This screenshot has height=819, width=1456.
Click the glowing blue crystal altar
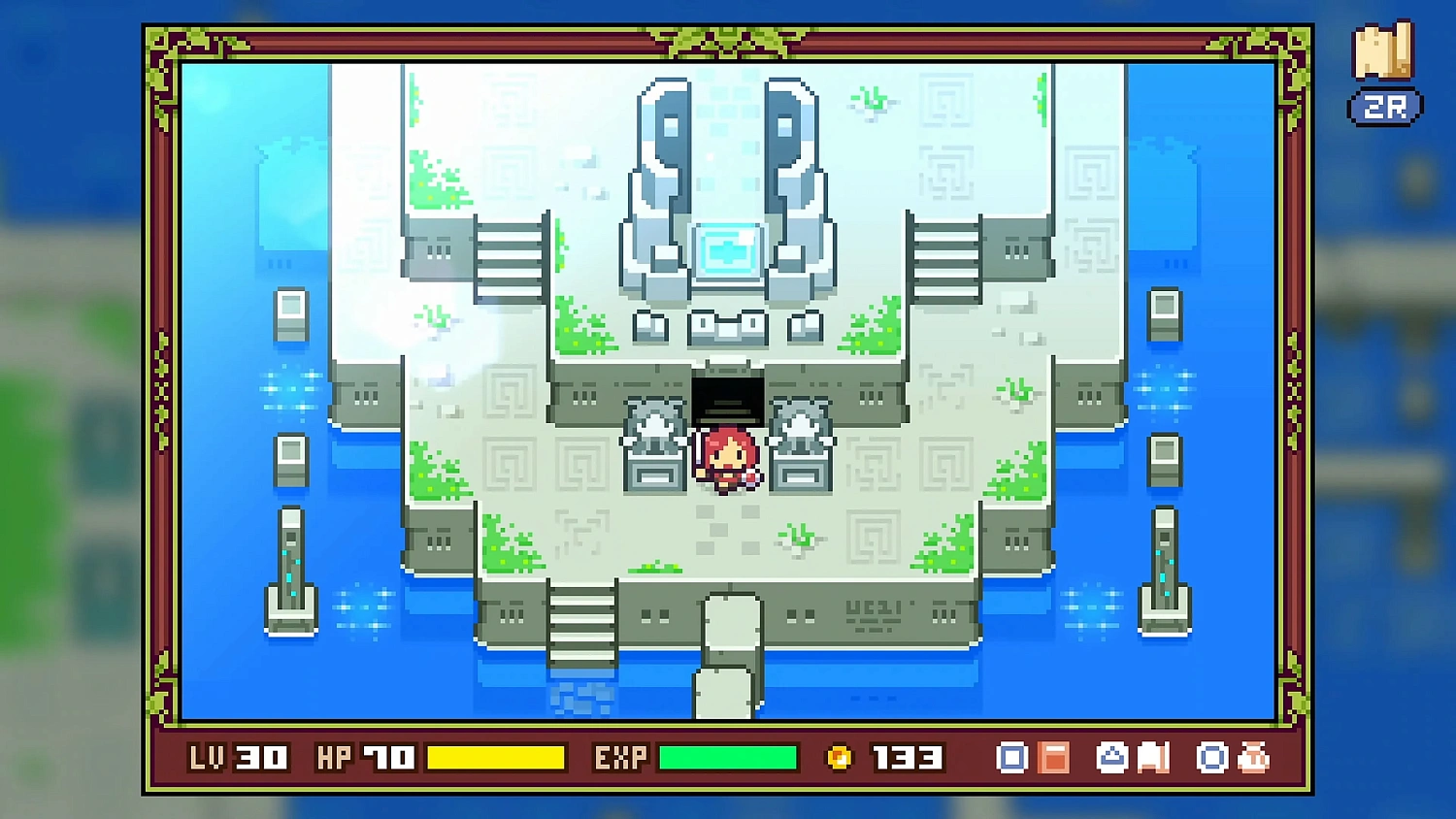coord(727,250)
